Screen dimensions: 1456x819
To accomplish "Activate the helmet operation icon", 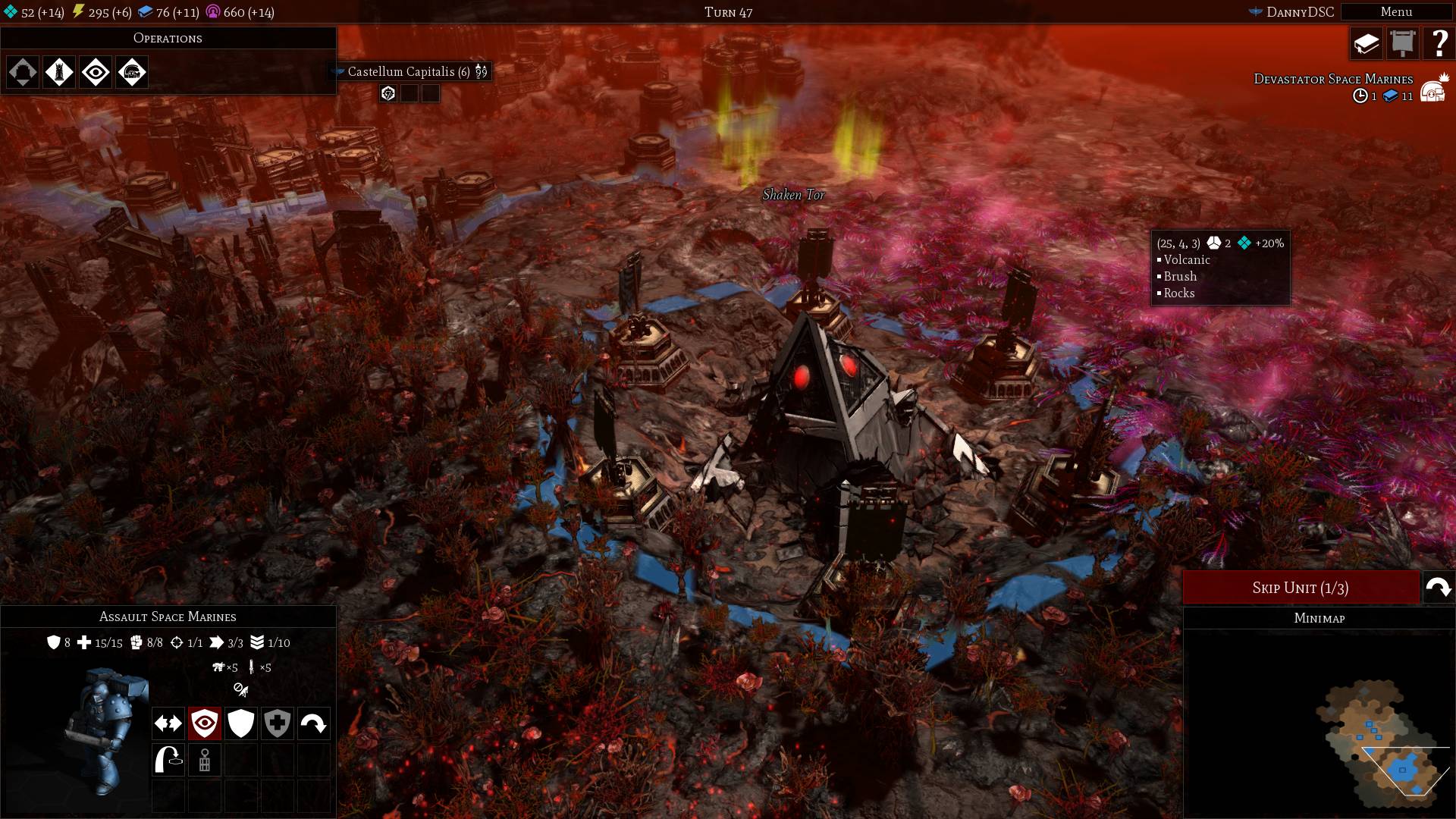I will tap(132, 73).
